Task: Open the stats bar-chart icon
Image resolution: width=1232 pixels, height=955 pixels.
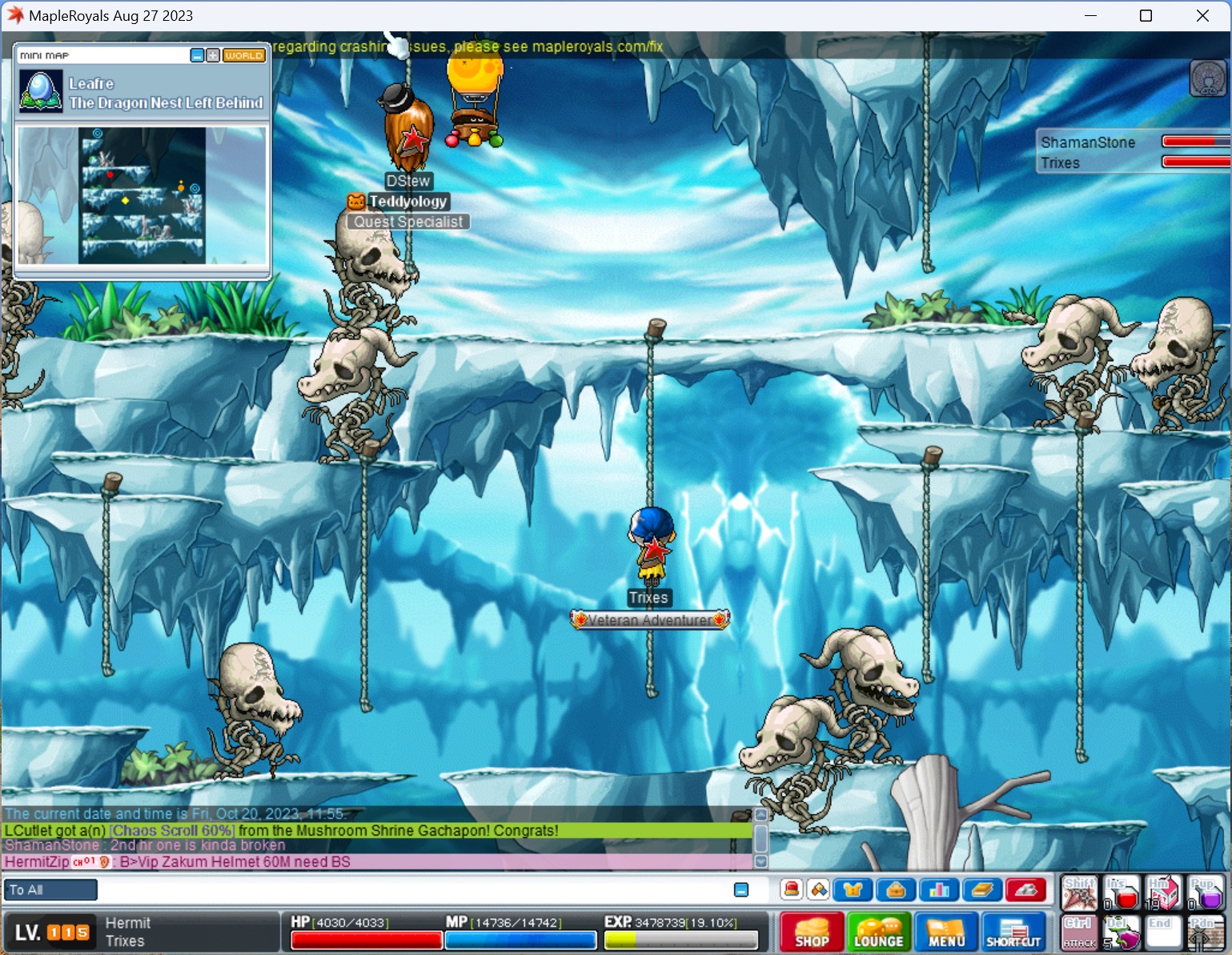Action: (939, 889)
